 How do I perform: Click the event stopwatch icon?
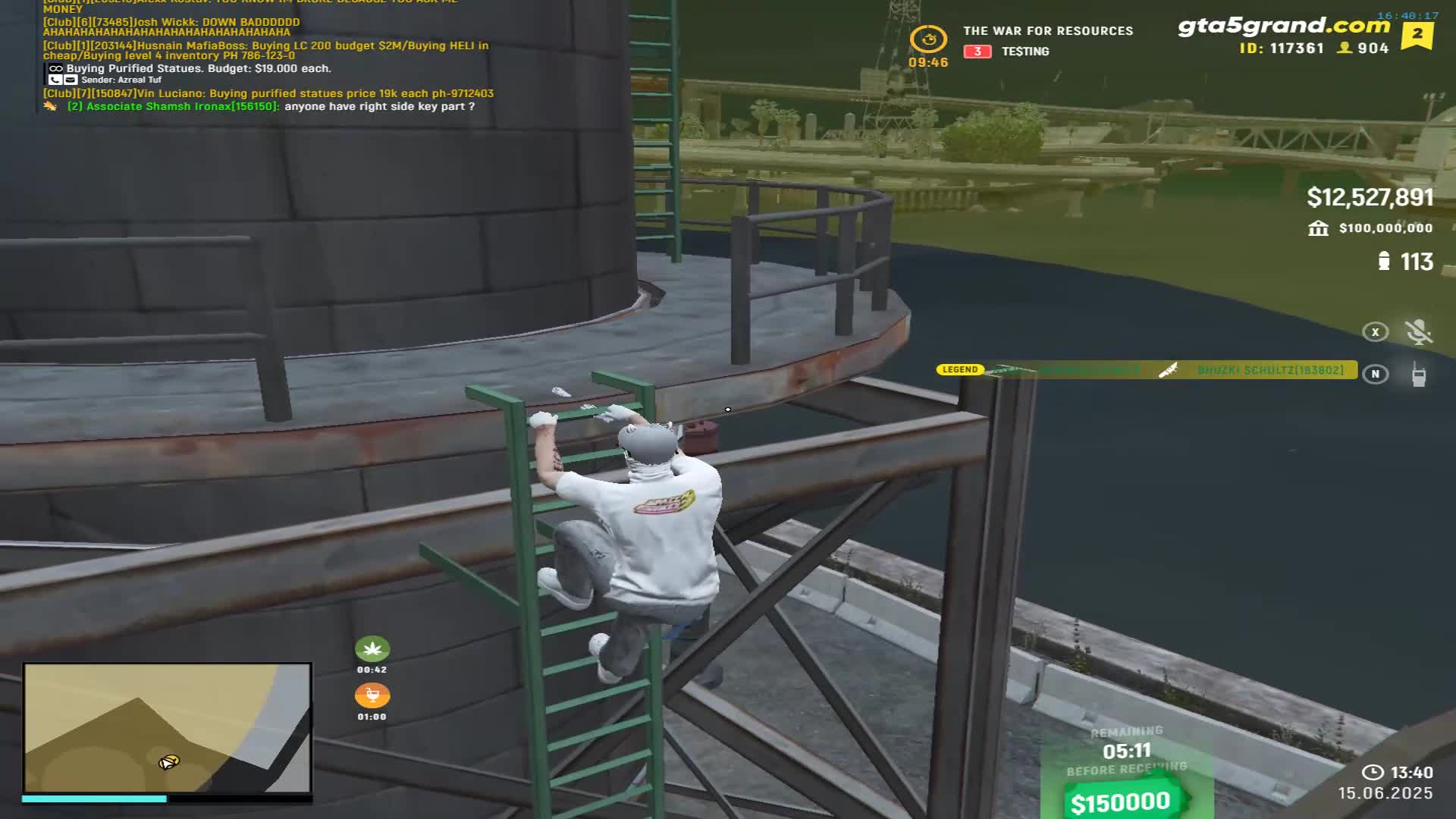point(928,39)
